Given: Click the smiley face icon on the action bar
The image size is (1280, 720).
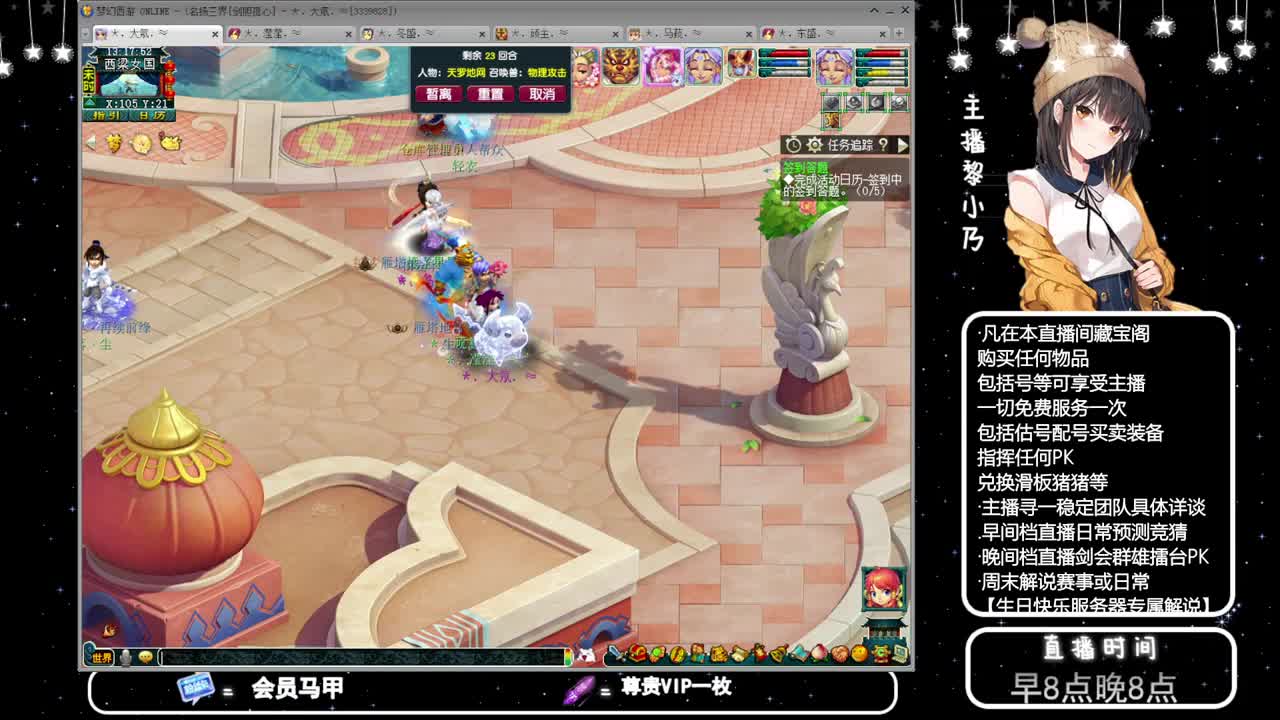Looking at the screenshot, I should [x=859, y=655].
